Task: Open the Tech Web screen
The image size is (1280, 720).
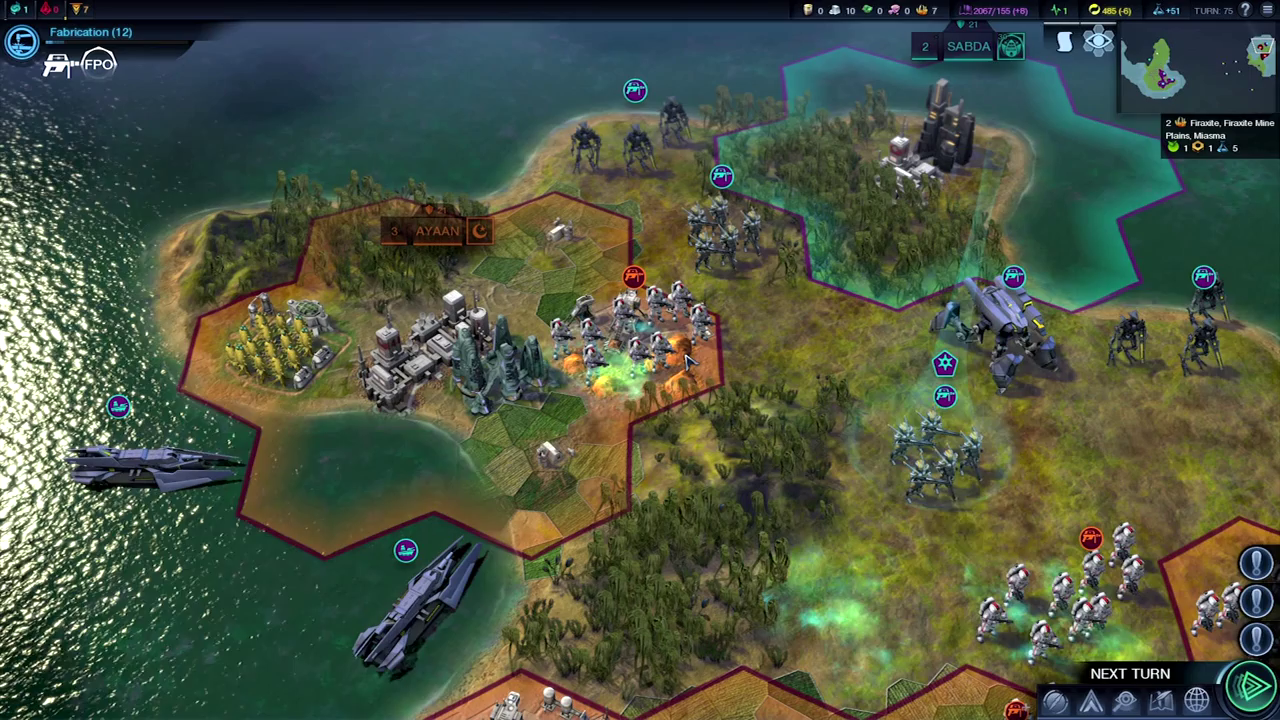Action: [1055, 700]
